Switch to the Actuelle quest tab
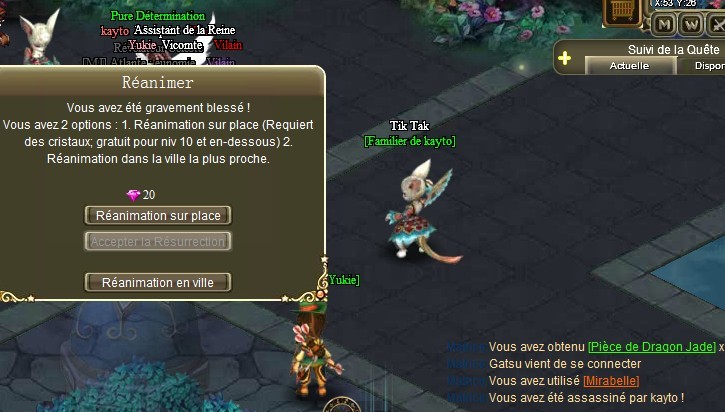This screenshot has height=412, width=725. click(629, 66)
